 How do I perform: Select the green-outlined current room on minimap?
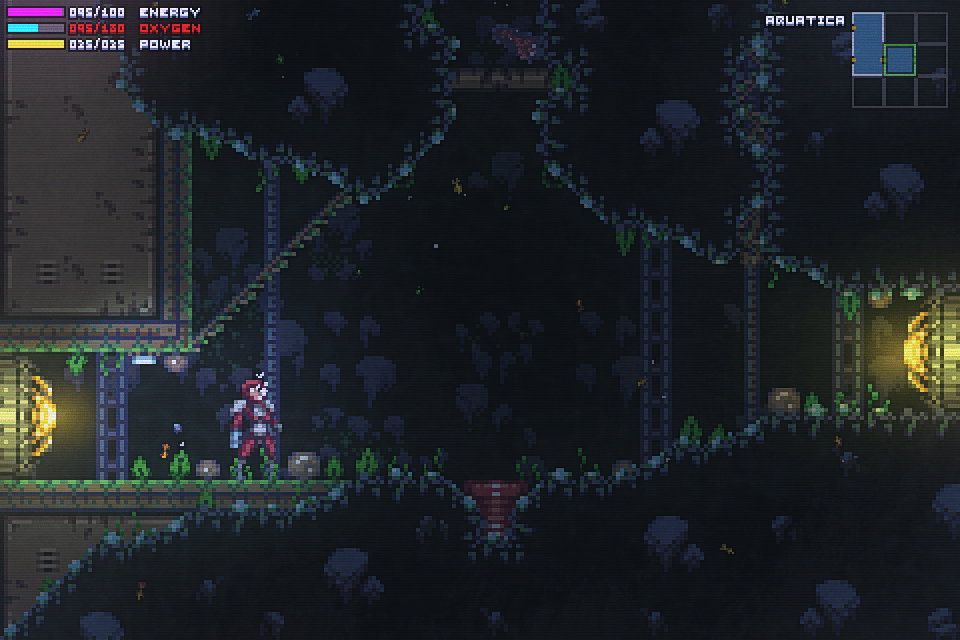pos(900,60)
